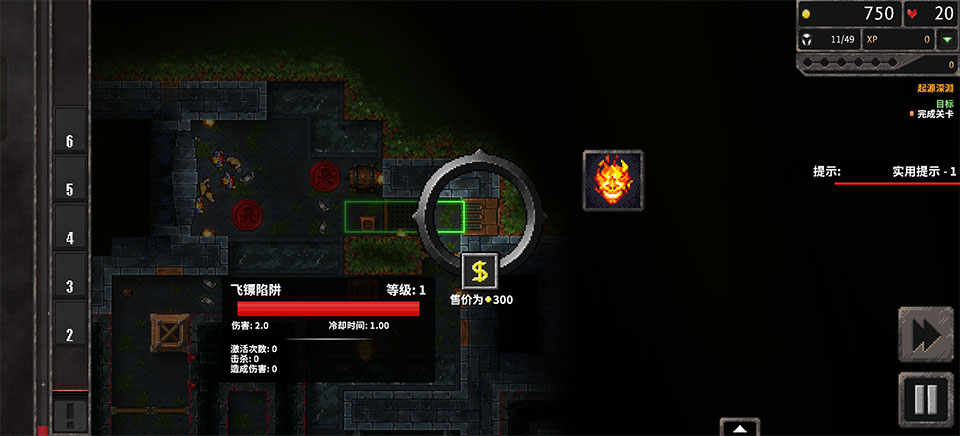This screenshot has width=960, height=436.
Task: Sell the dart trap for 300 gold
Action: tap(480, 270)
